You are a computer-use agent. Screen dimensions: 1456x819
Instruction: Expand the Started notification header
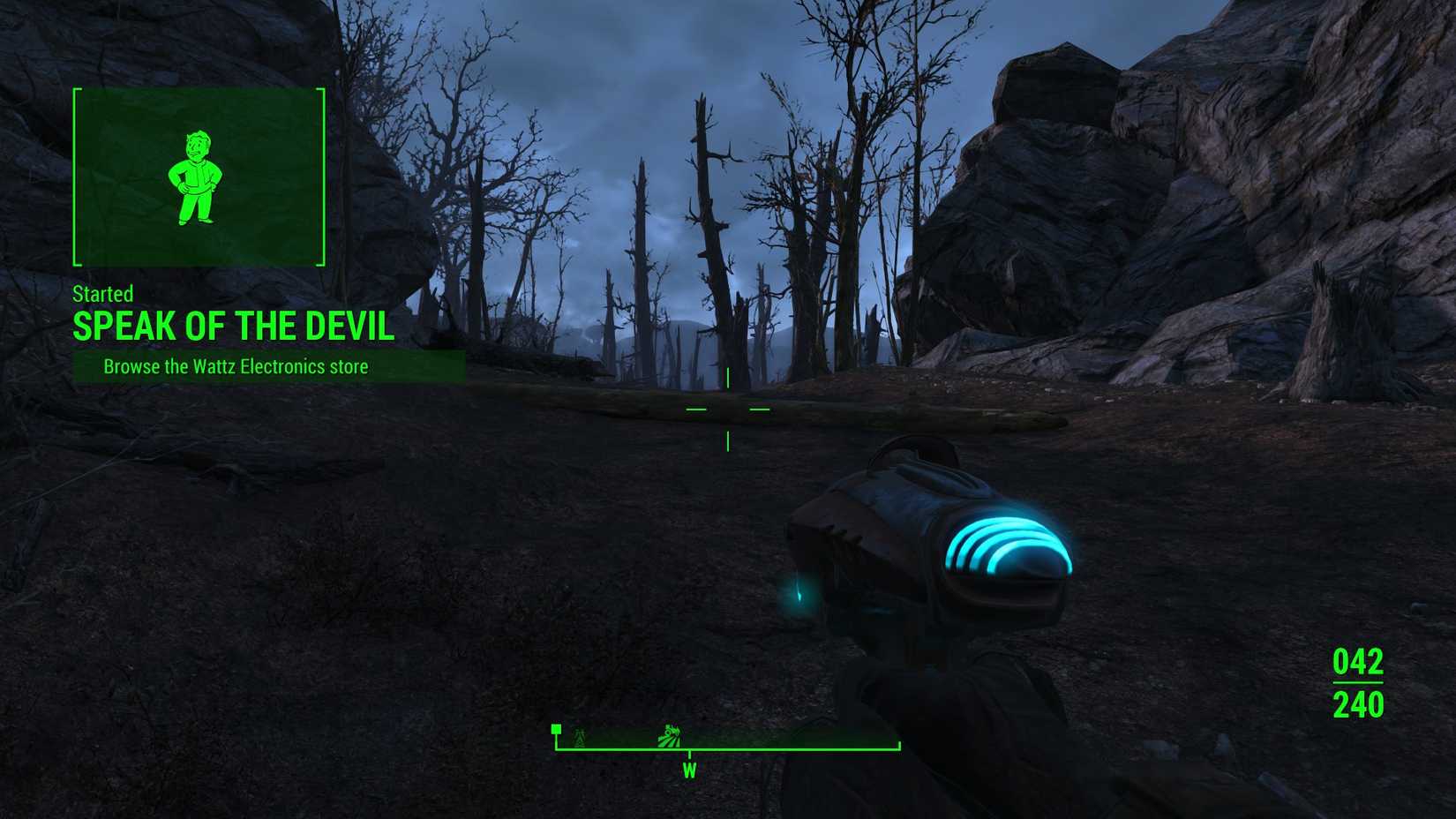103,295
